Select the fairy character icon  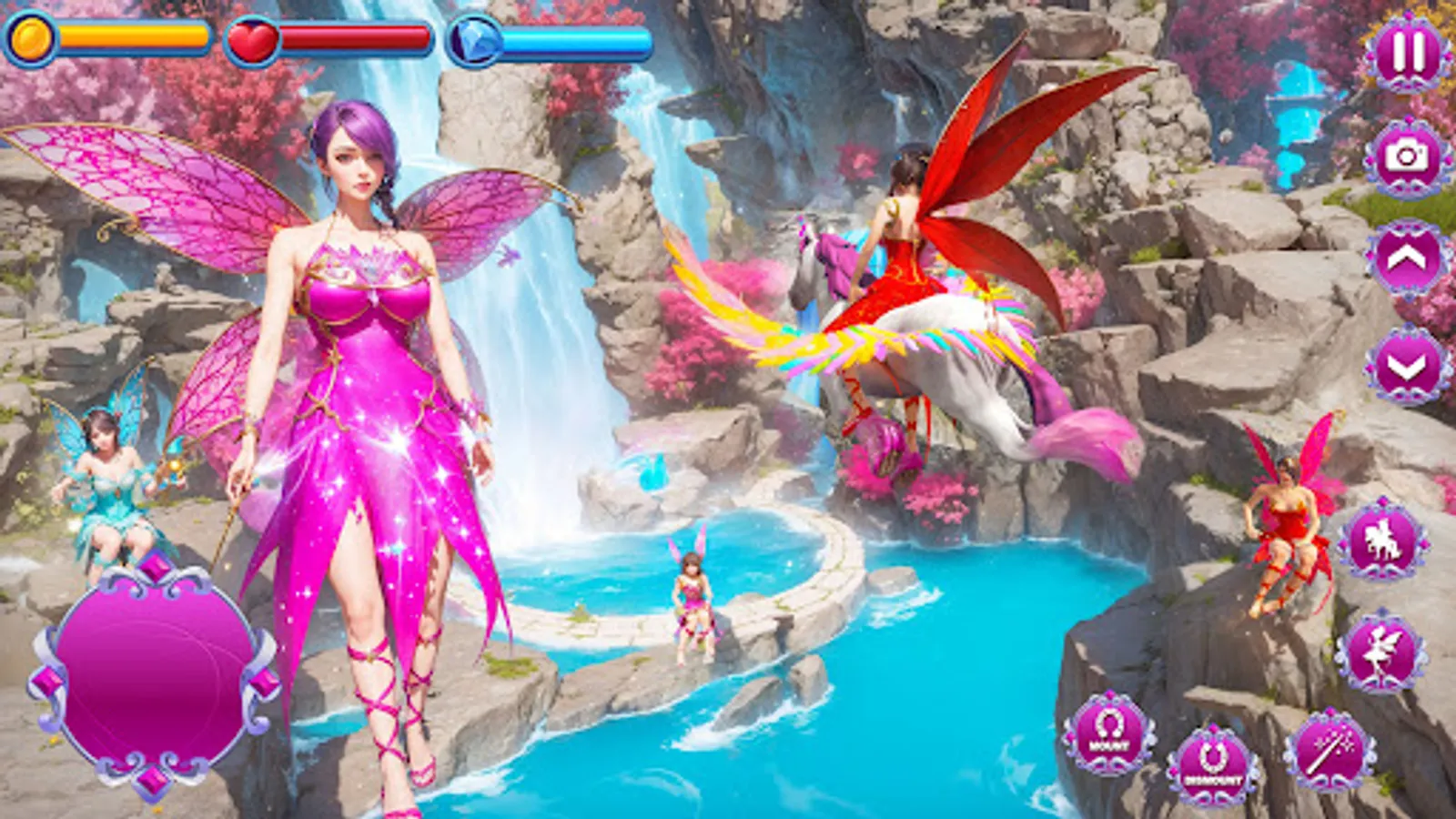(1382, 649)
